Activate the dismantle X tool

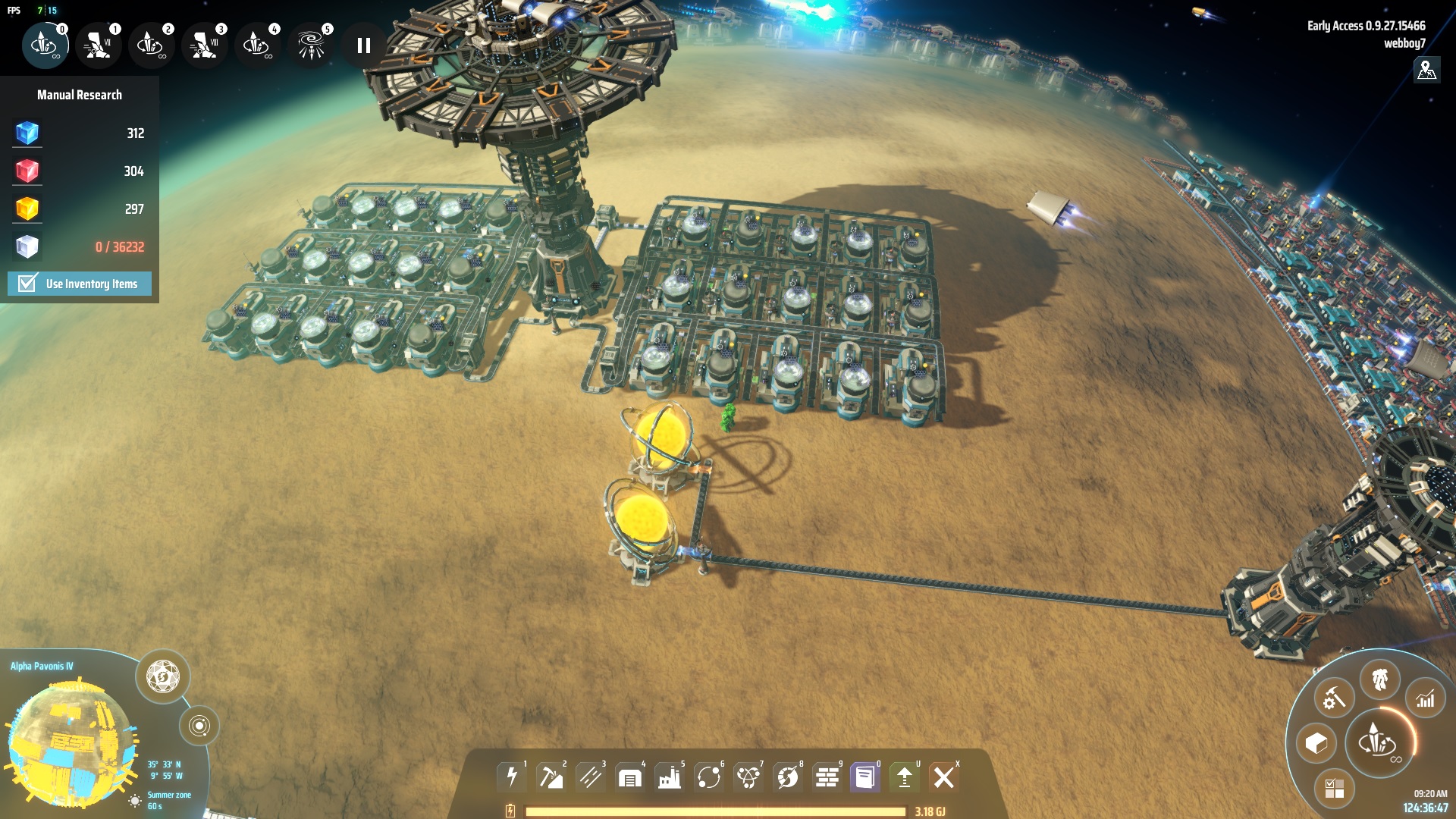coord(944,777)
